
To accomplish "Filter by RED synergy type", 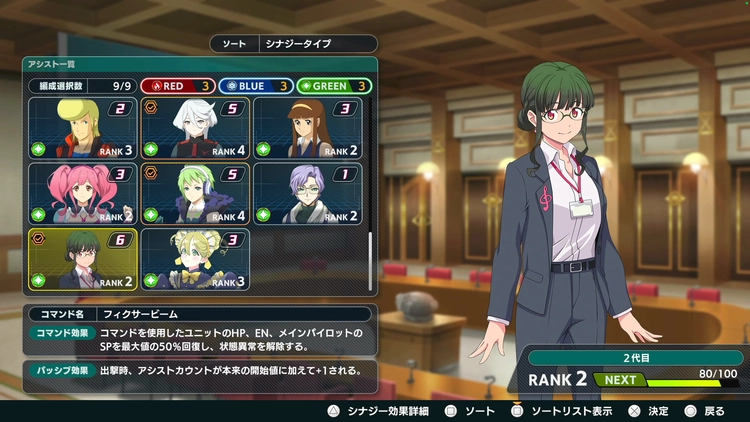I will (175, 86).
